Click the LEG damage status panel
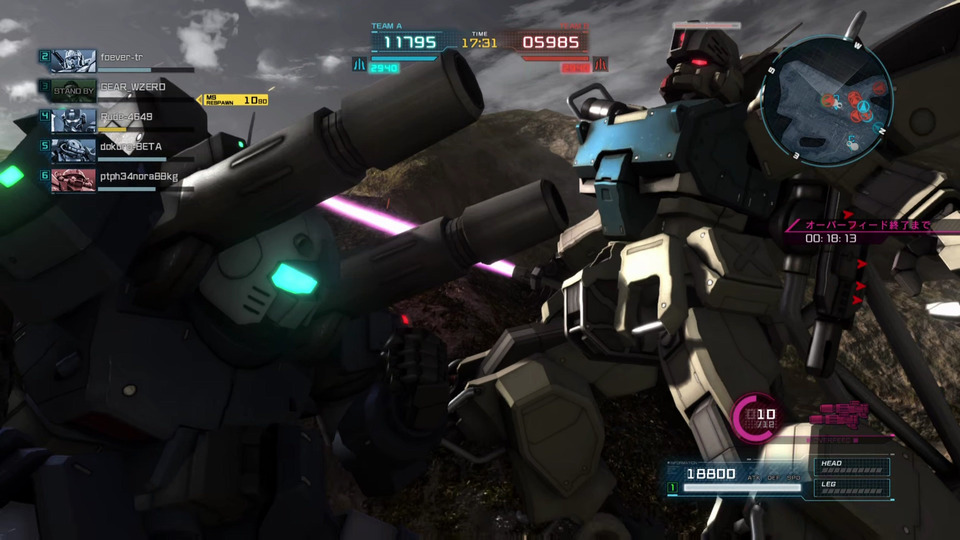Viewport: 960px width, 540px height. [853, 487]
